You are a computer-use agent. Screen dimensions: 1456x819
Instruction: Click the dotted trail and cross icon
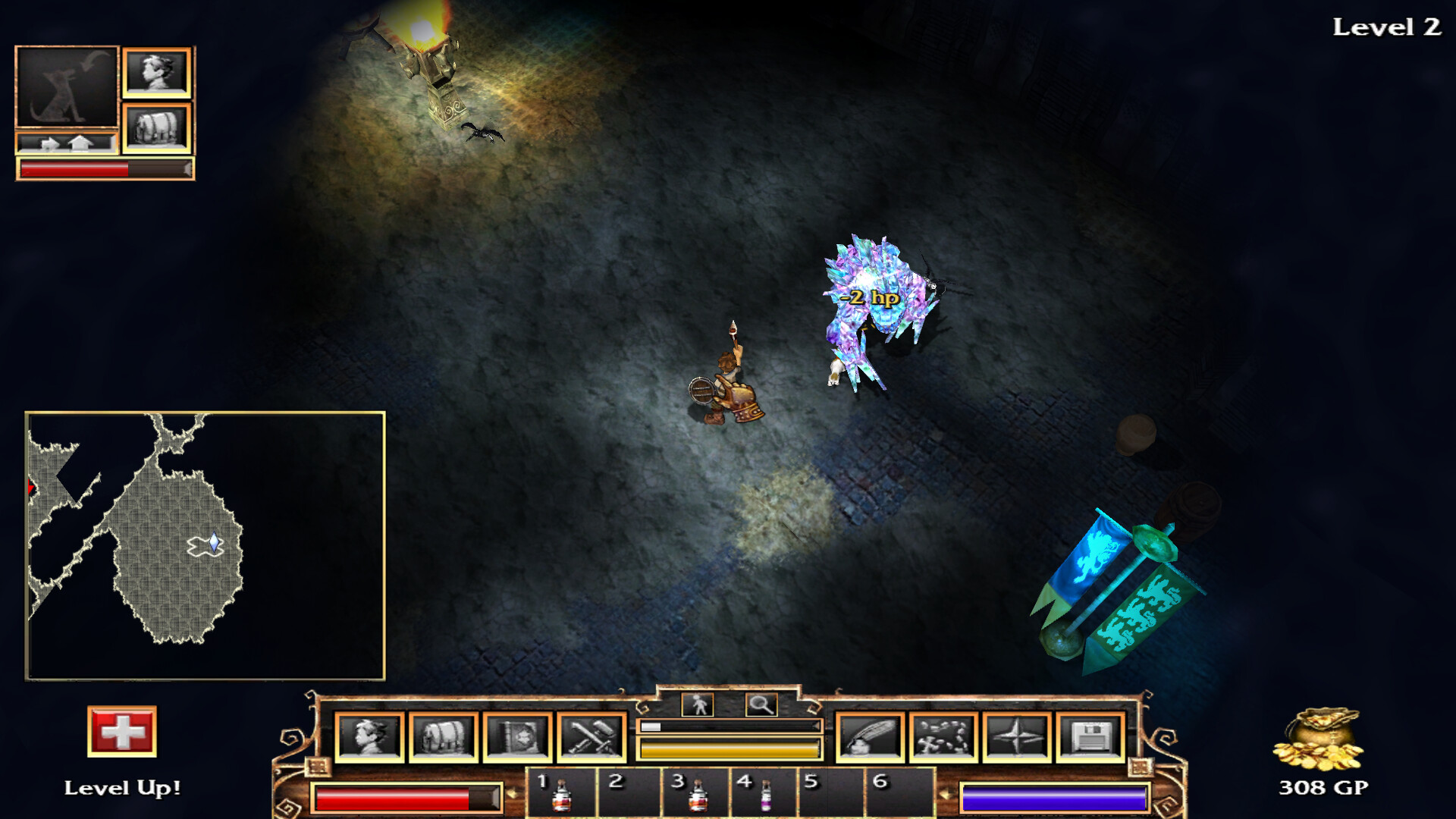click(x=943, y=737)
